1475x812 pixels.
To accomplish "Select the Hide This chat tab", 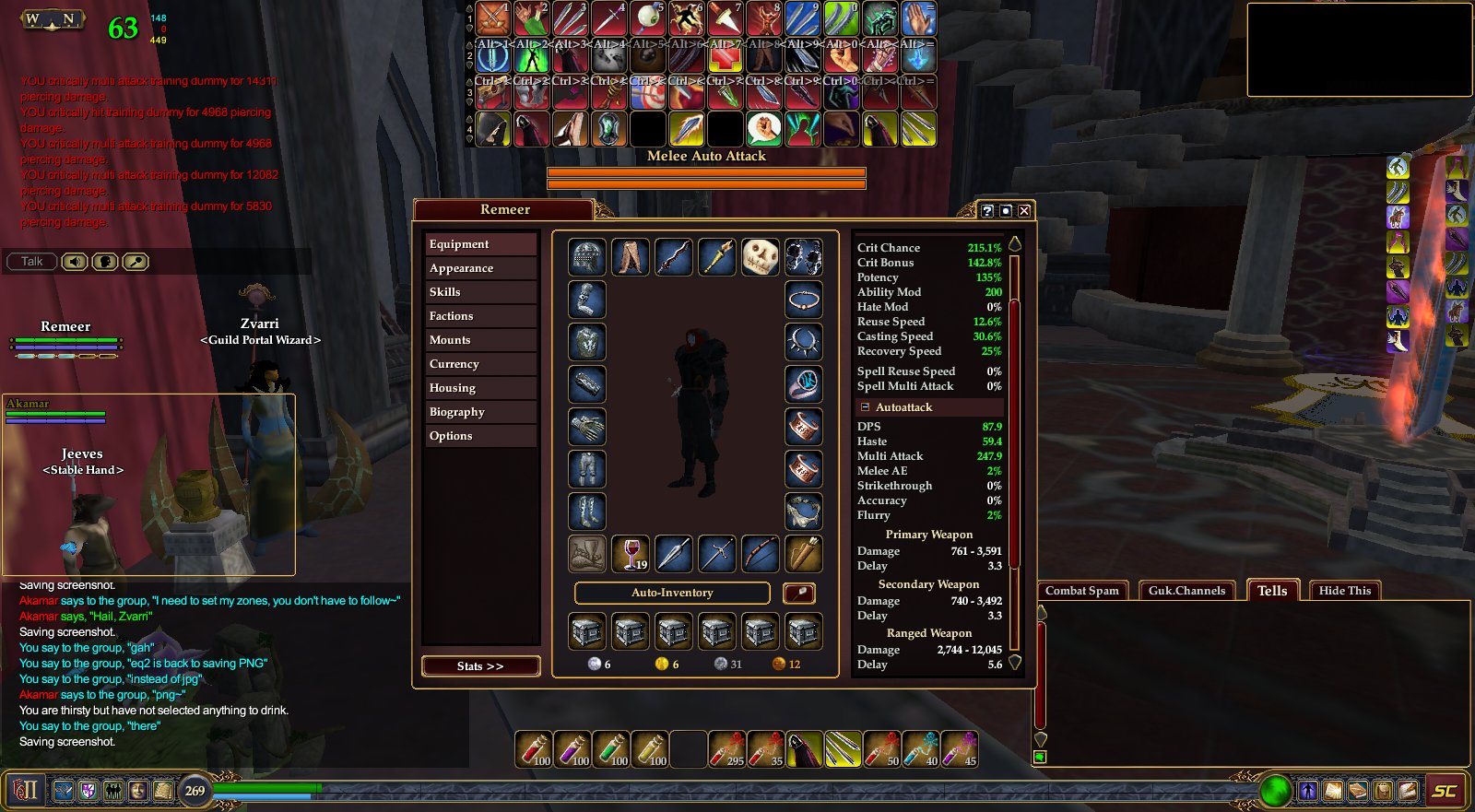I will [1344, 591].
